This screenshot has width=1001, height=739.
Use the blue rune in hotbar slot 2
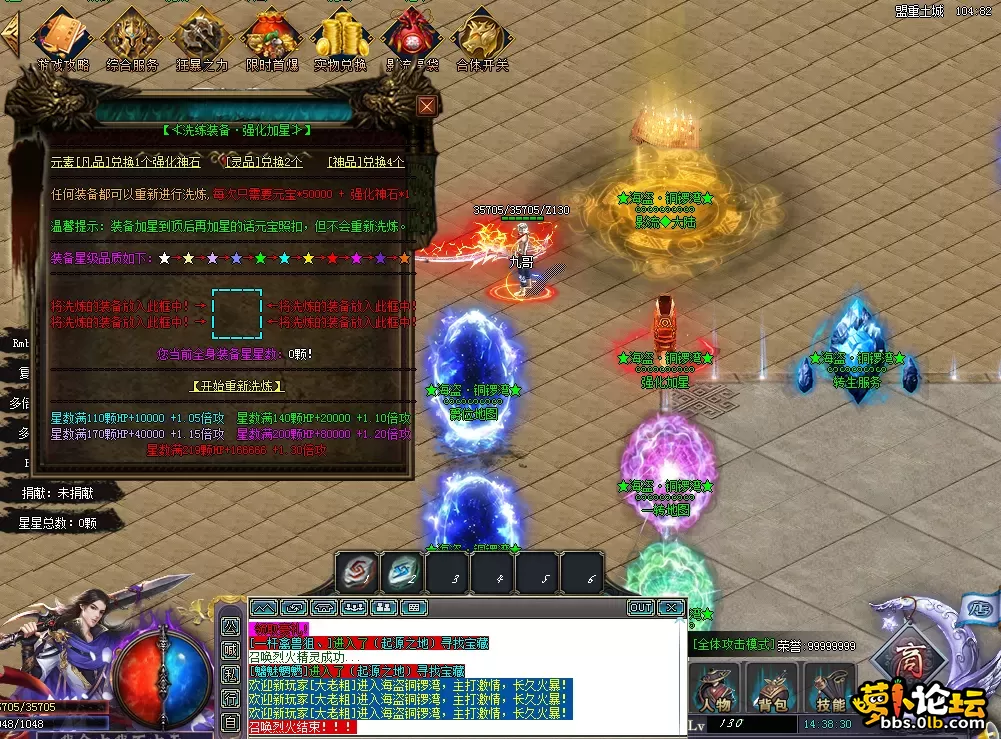coord(402,573)
